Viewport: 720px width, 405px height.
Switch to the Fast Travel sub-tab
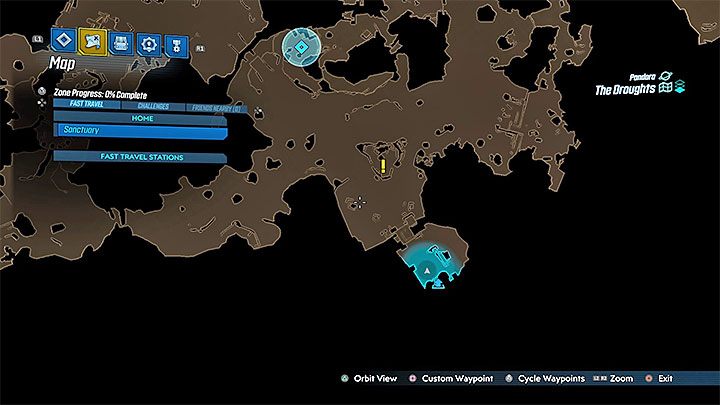click(88, 105)
